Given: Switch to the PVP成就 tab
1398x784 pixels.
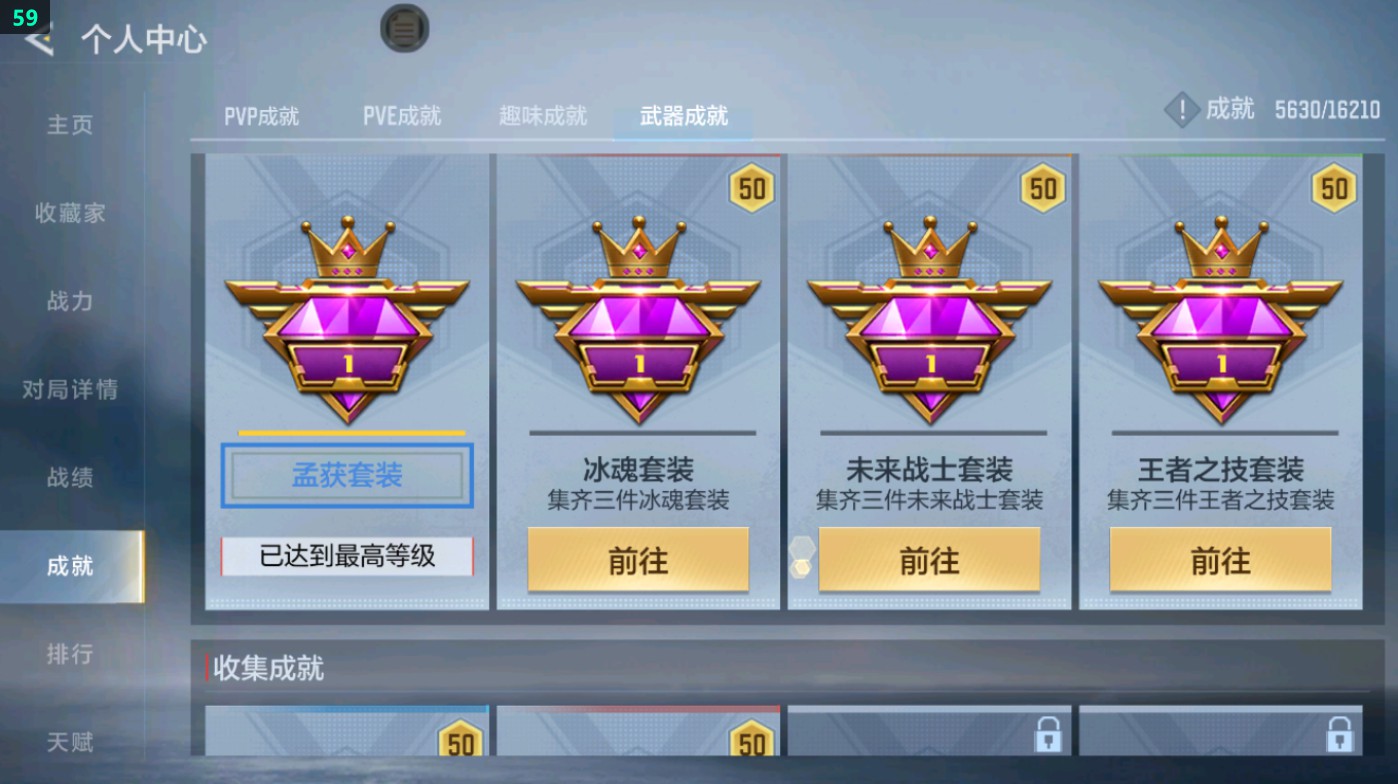Looking at the screenshot, I should coord(262,115).
